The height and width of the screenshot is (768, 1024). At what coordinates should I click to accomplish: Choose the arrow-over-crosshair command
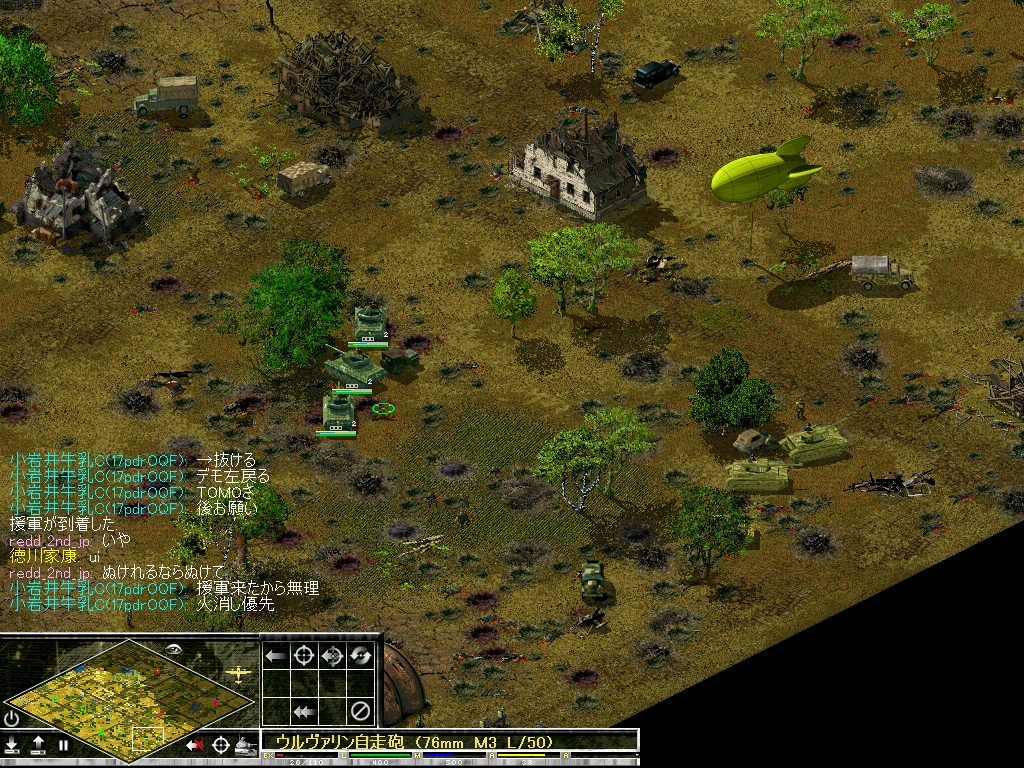(331, 656)
